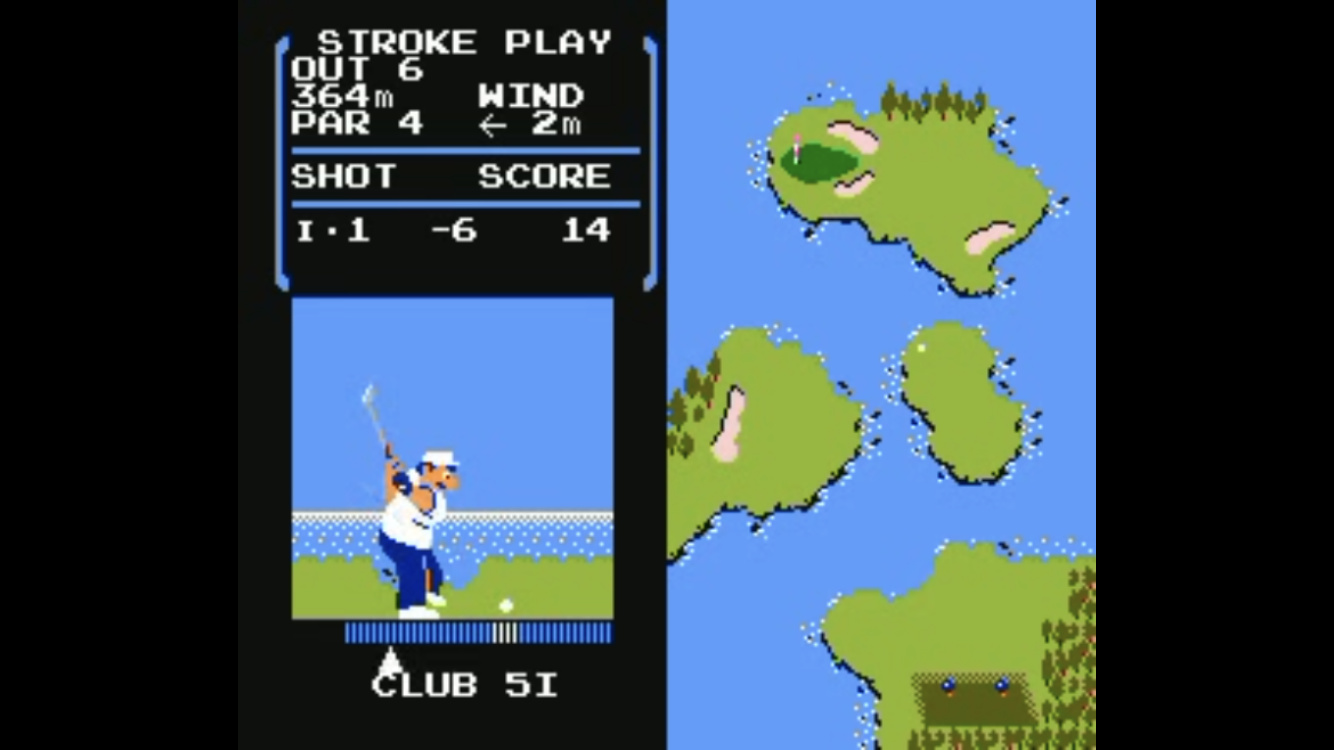The width and height of the screenshot is (1334, 750).
Task: Click the white arrow marker under the power meter
Action: tap(391, 660)
